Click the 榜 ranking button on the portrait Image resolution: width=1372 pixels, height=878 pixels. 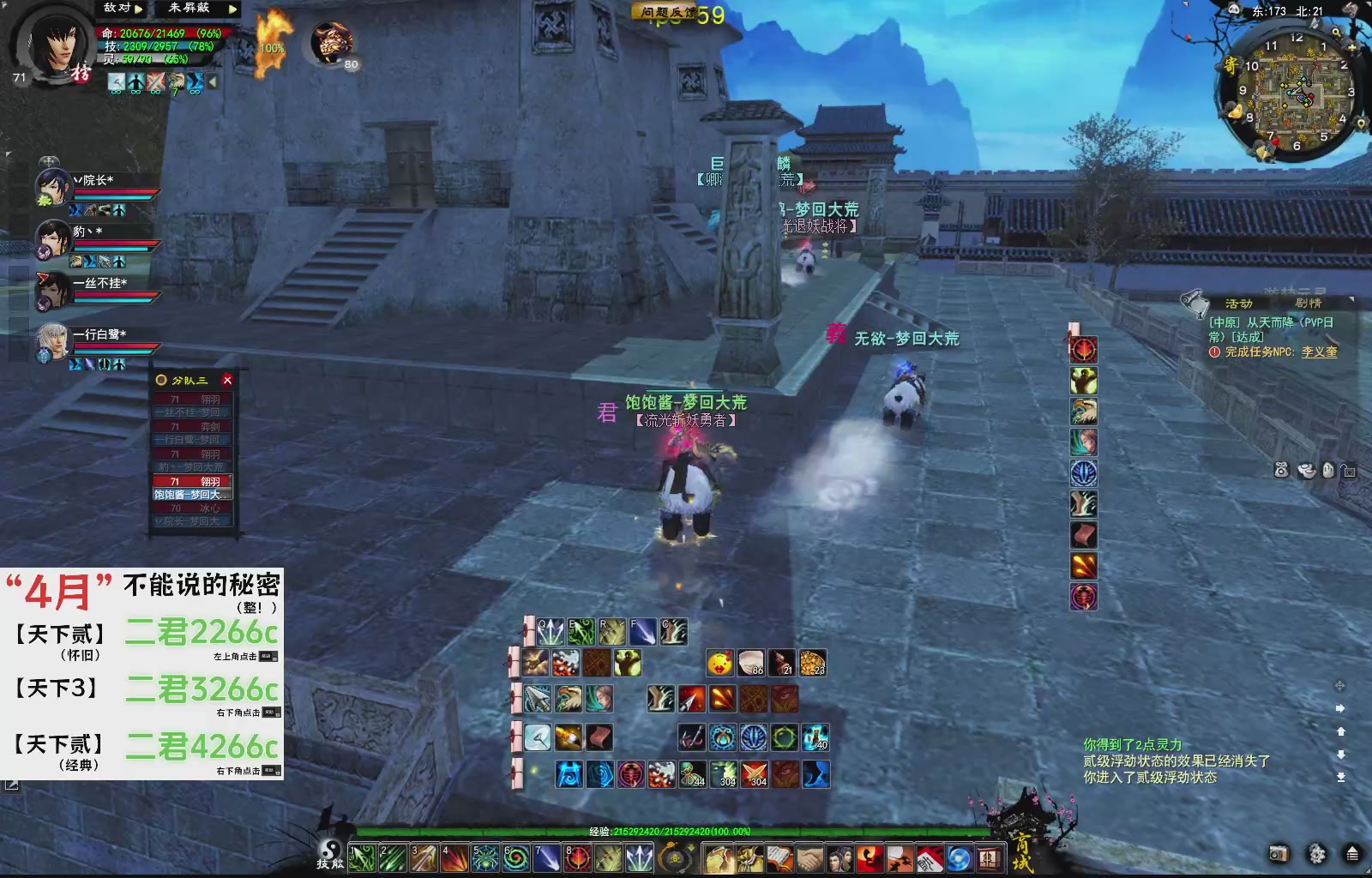[x=81, y=71]
